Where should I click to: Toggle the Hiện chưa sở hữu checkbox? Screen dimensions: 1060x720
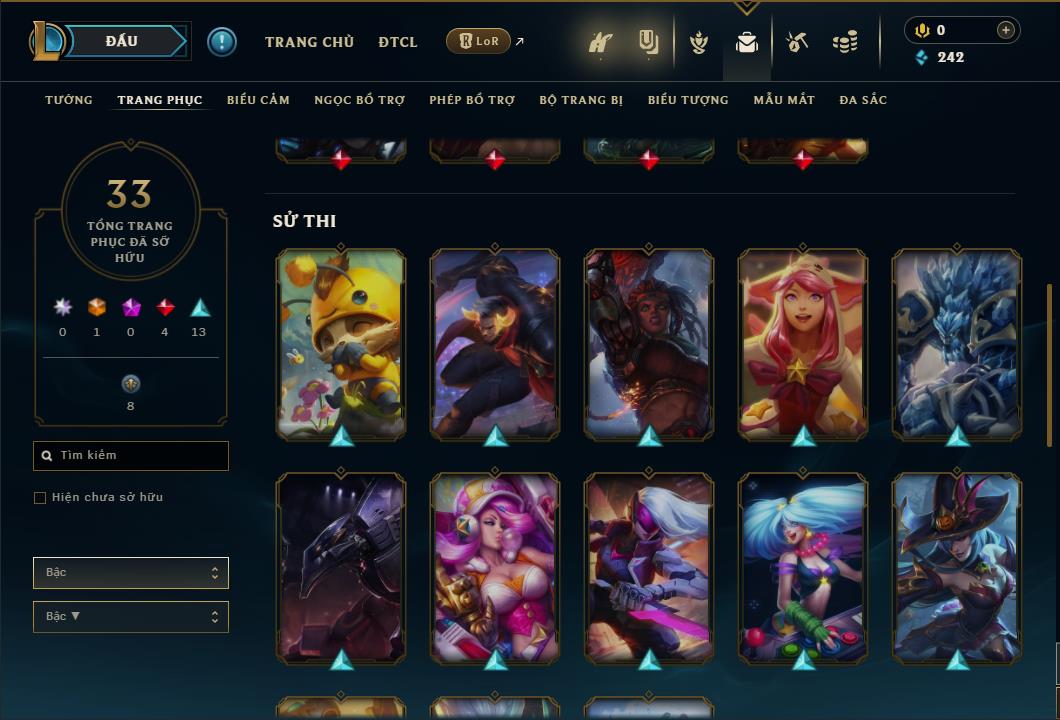coord(40,498)
